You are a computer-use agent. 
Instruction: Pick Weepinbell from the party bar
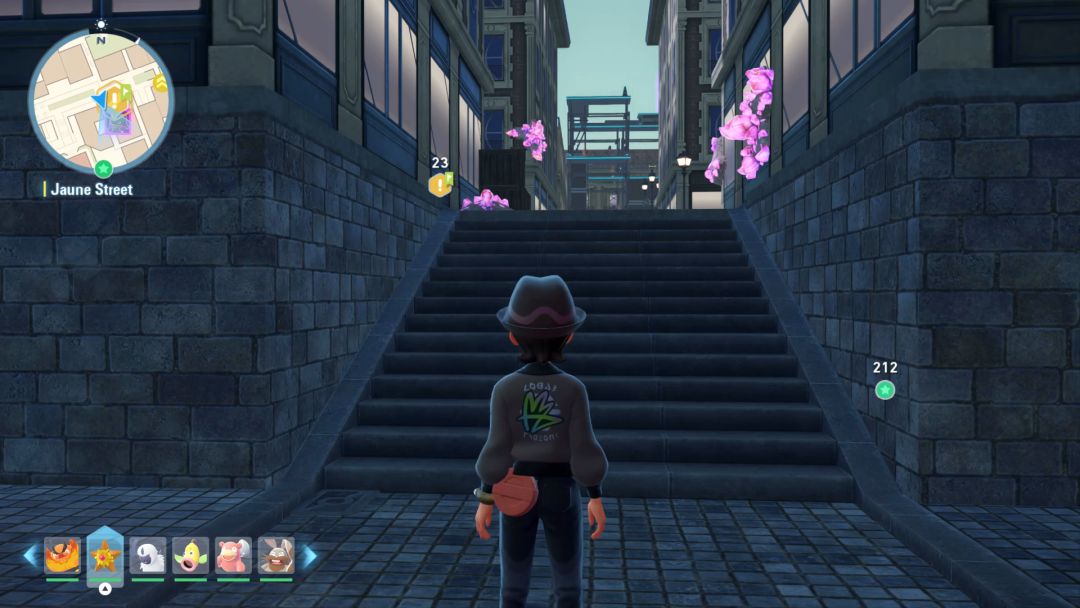(x=190, y=555)
